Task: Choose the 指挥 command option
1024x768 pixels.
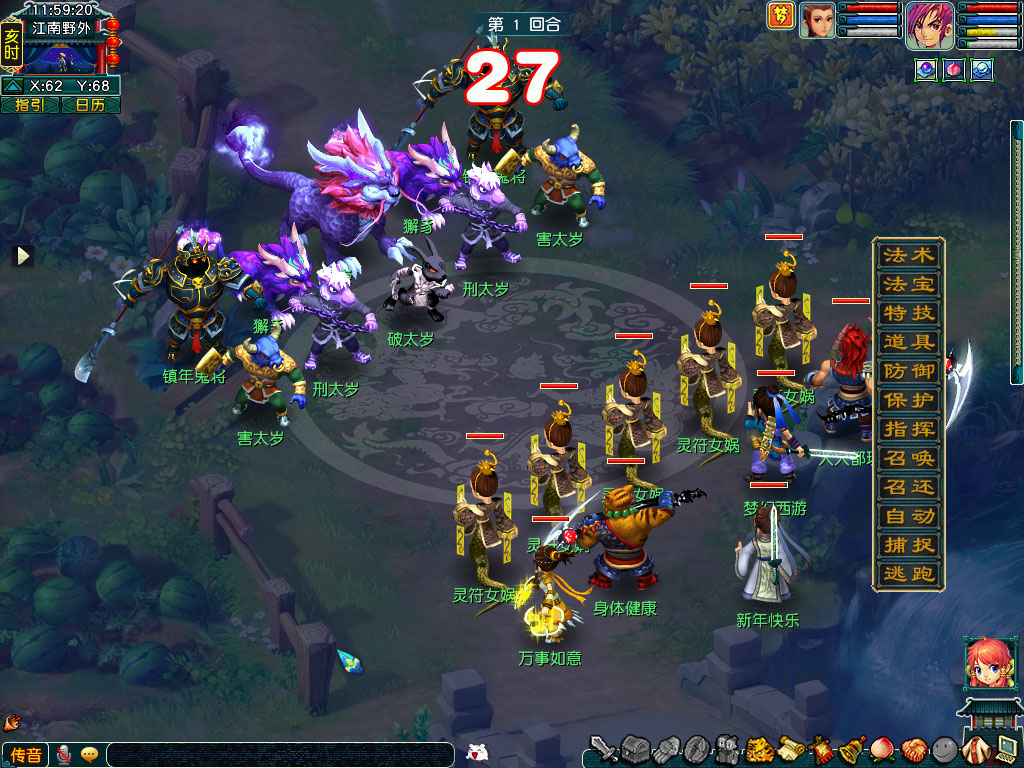Action: pyautogui.click(x=908, y=429)
